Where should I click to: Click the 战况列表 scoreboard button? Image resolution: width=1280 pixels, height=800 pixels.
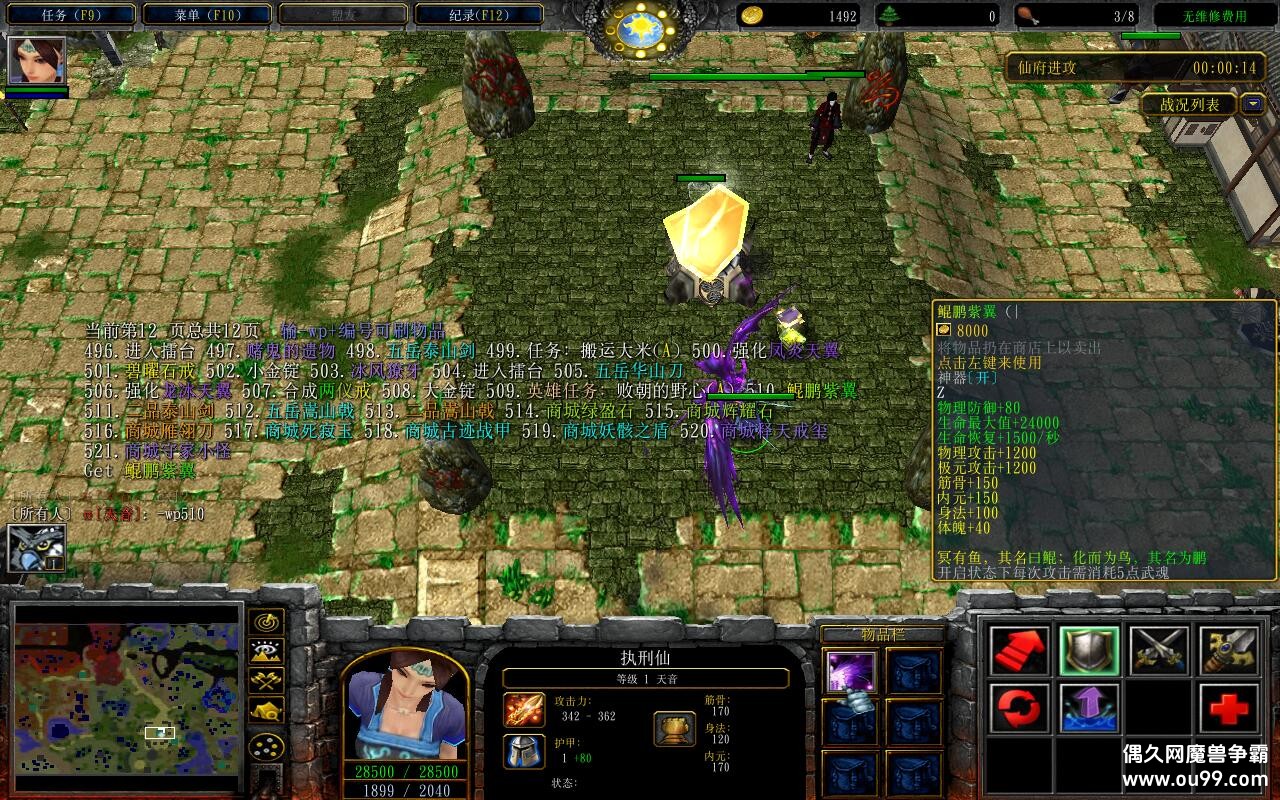tap(1189, 104)
